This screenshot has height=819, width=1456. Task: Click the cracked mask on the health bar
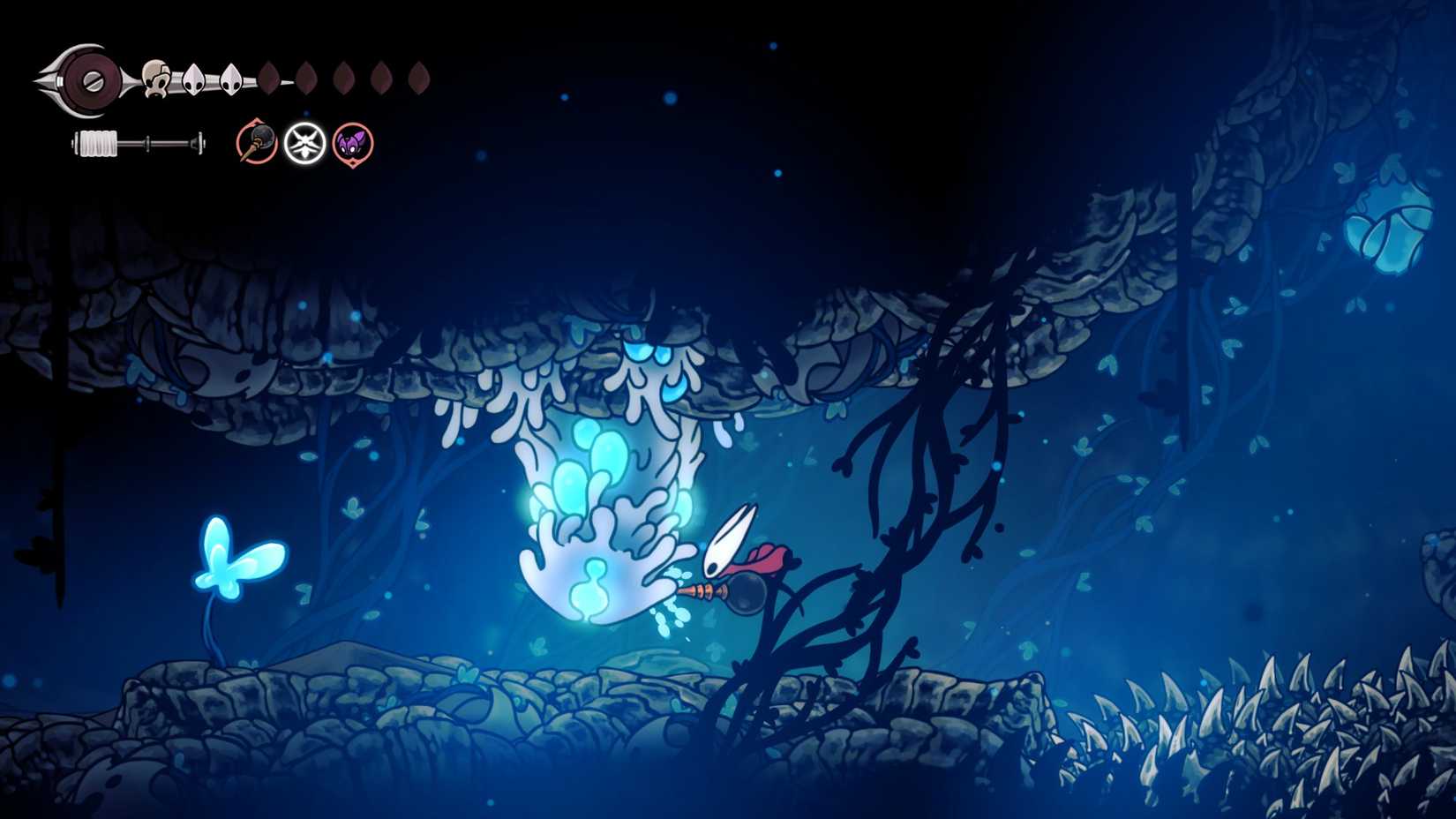coord(156,79)
